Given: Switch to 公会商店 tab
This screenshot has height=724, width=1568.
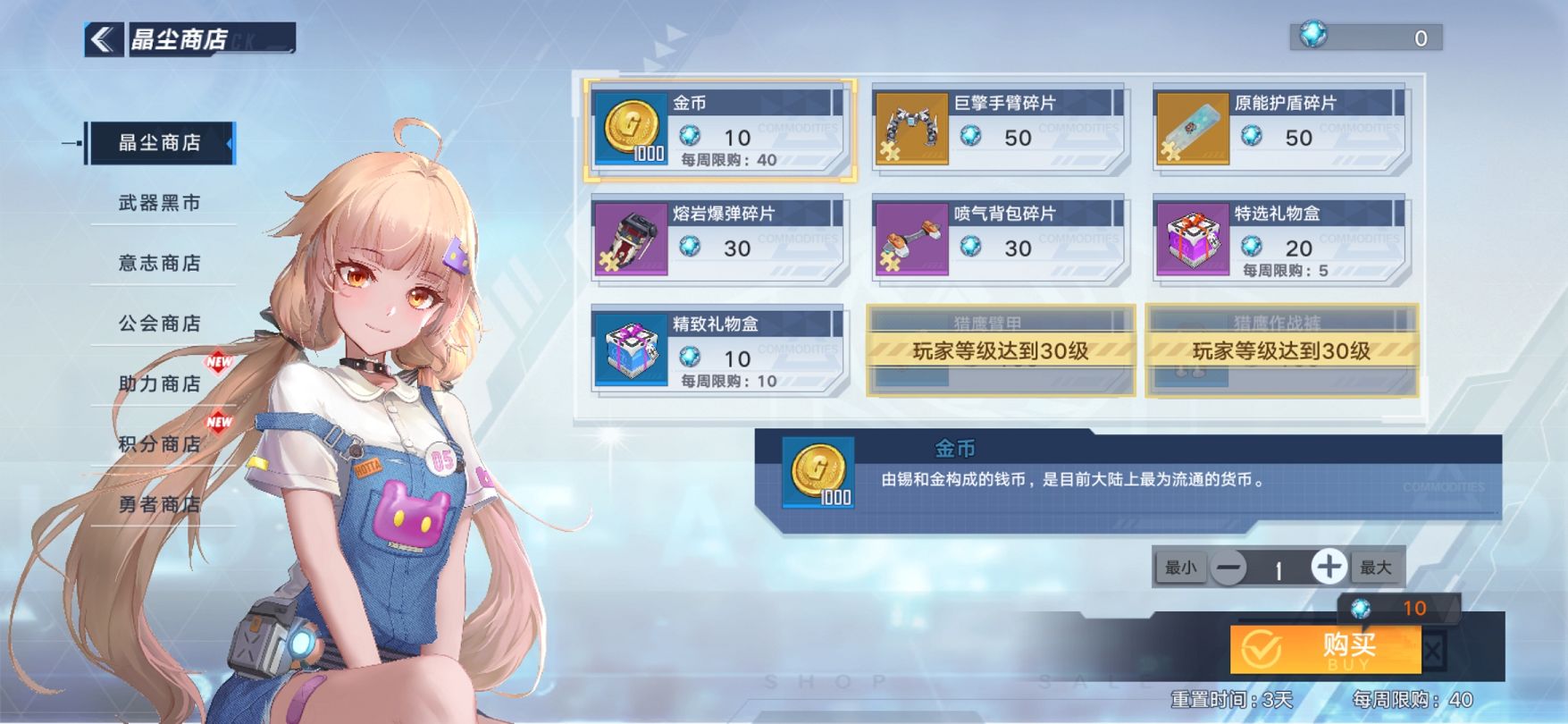Looking at the screenshot, I should 160,323.
